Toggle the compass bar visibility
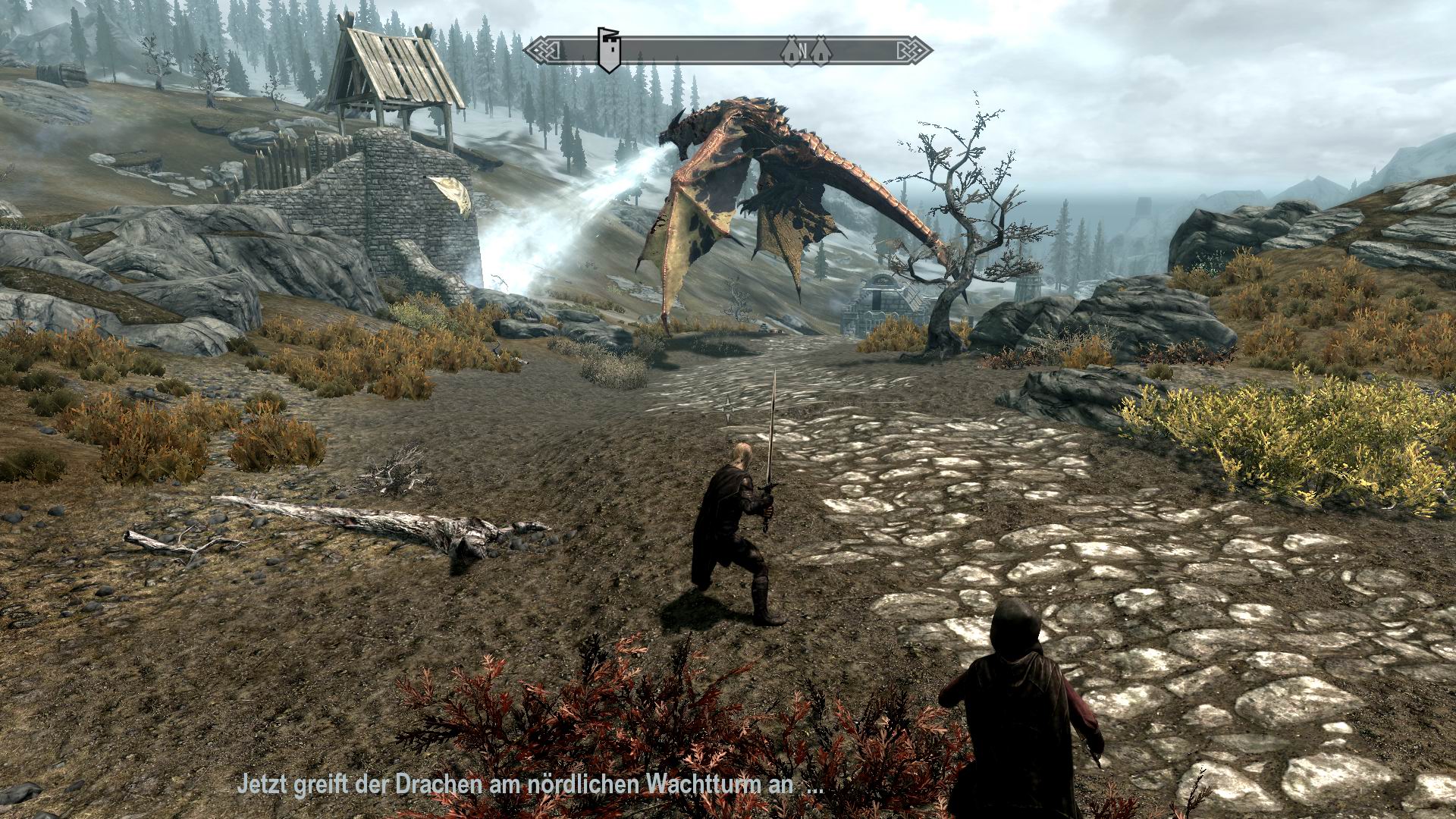Screen dimensions: 1456x819 pos(728,49)
